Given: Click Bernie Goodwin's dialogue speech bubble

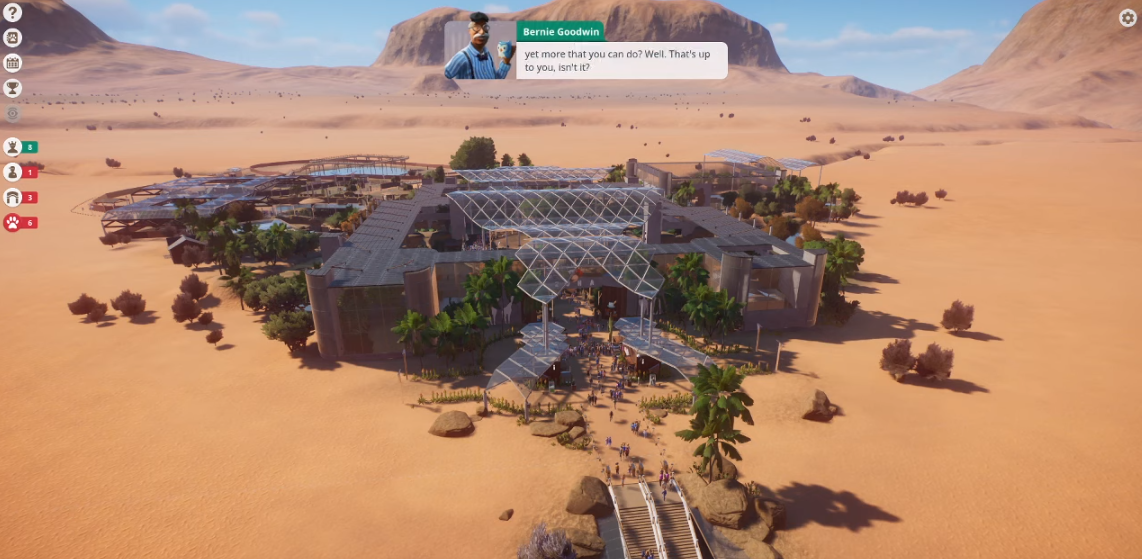Looking at the screenshot, I should (621, 59).
